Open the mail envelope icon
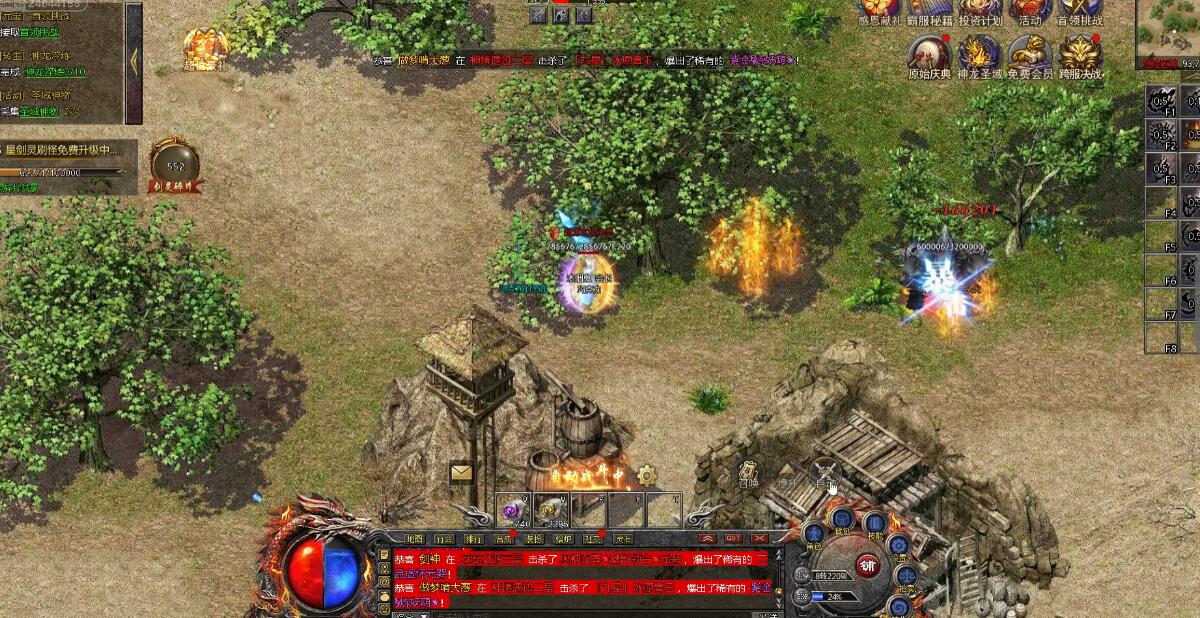This screenshot has width=1200, height=618. [x=461, y=472]
